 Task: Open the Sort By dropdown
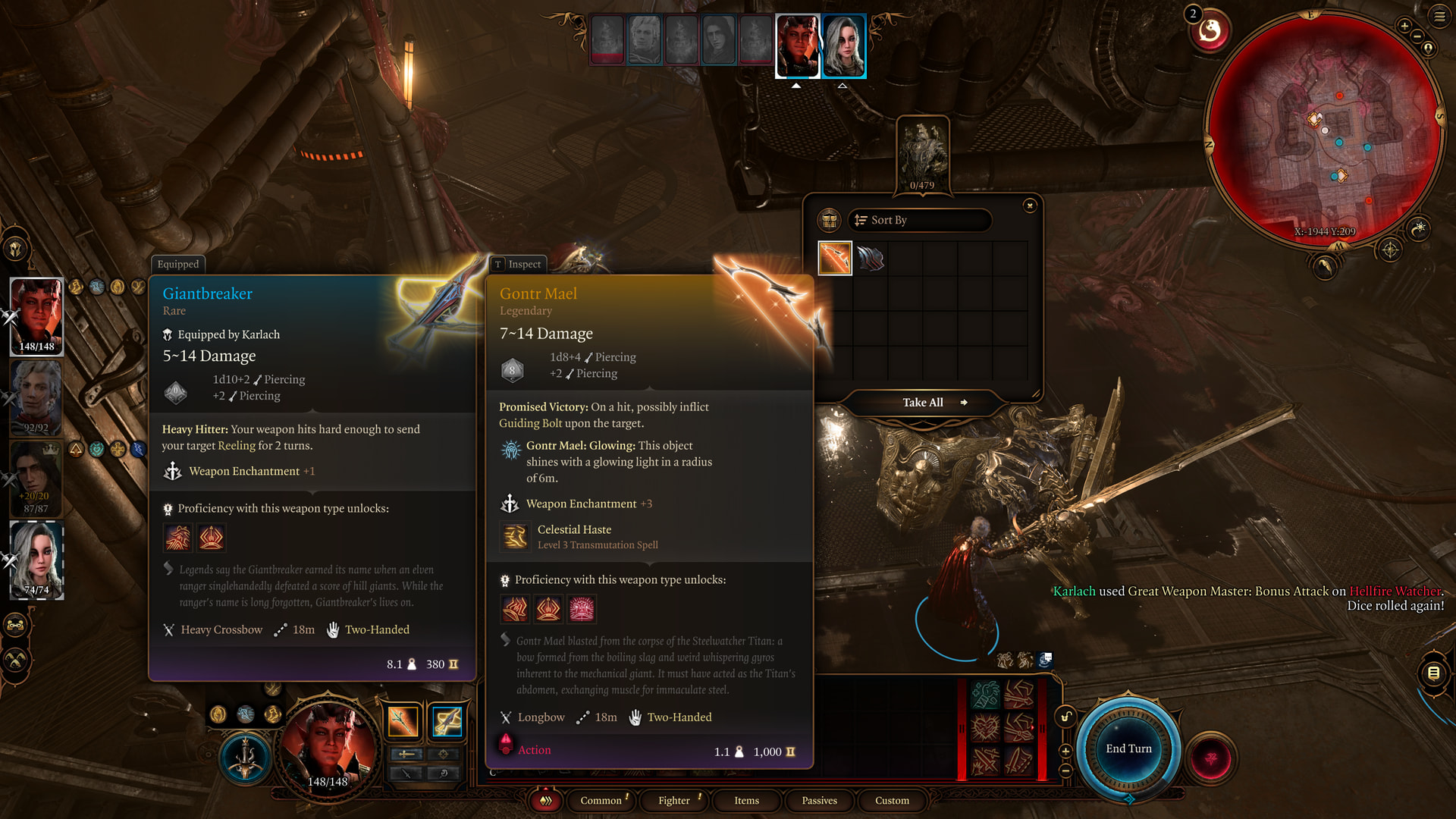919,220
